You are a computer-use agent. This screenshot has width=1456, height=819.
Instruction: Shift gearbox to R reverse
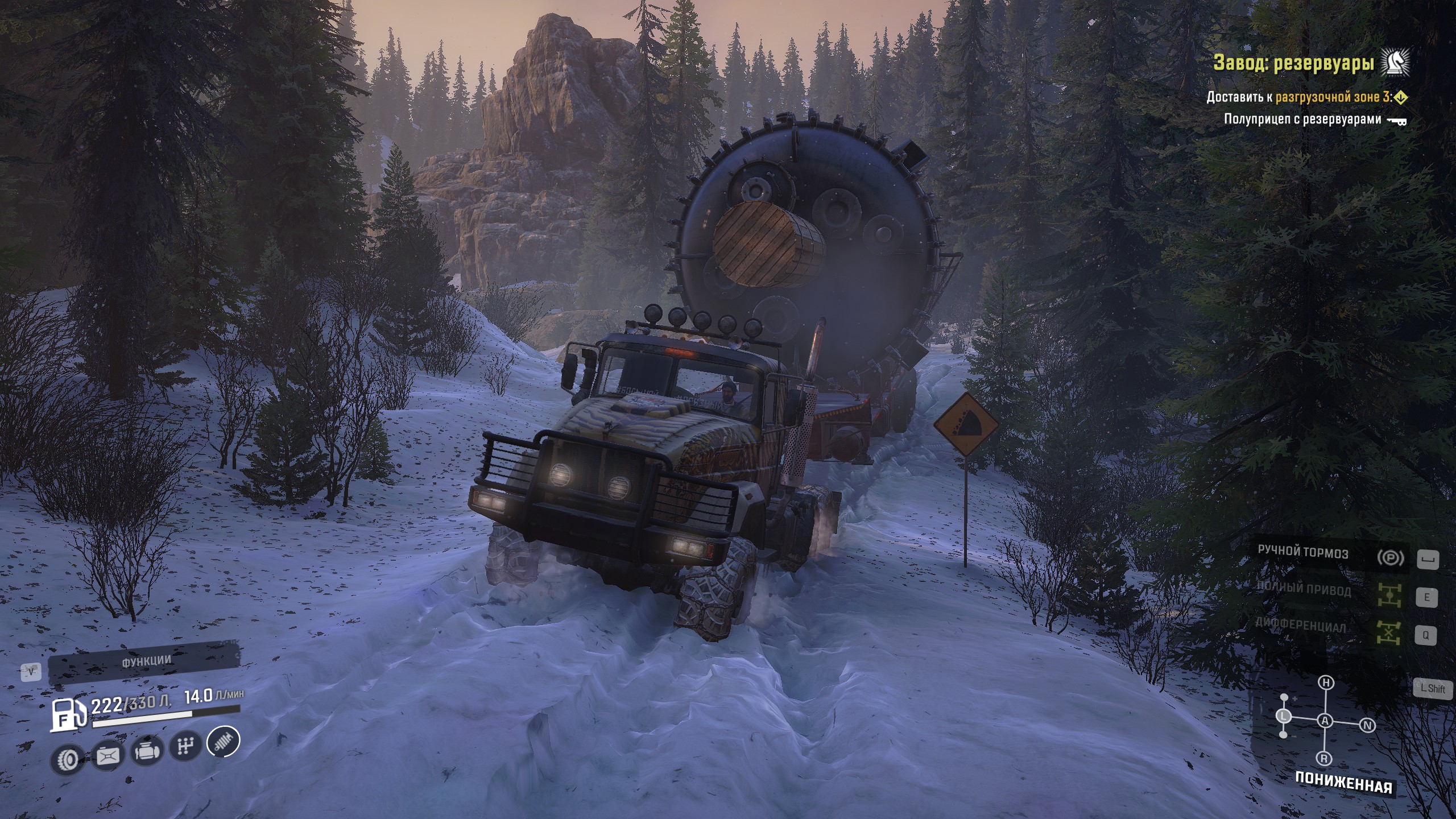point(1325,759)
